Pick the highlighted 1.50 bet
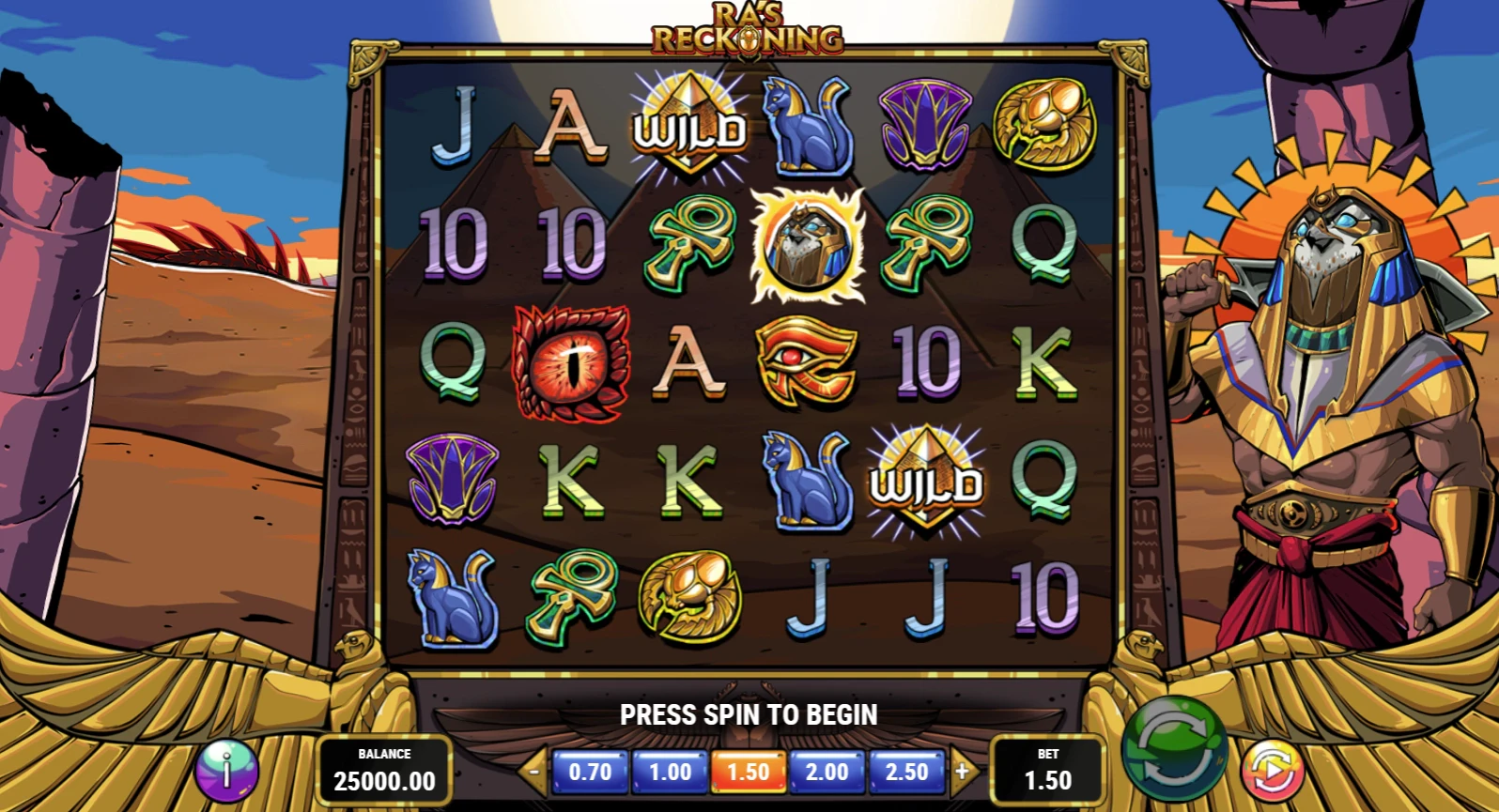1499x812 pixels. tap(749, 772)
